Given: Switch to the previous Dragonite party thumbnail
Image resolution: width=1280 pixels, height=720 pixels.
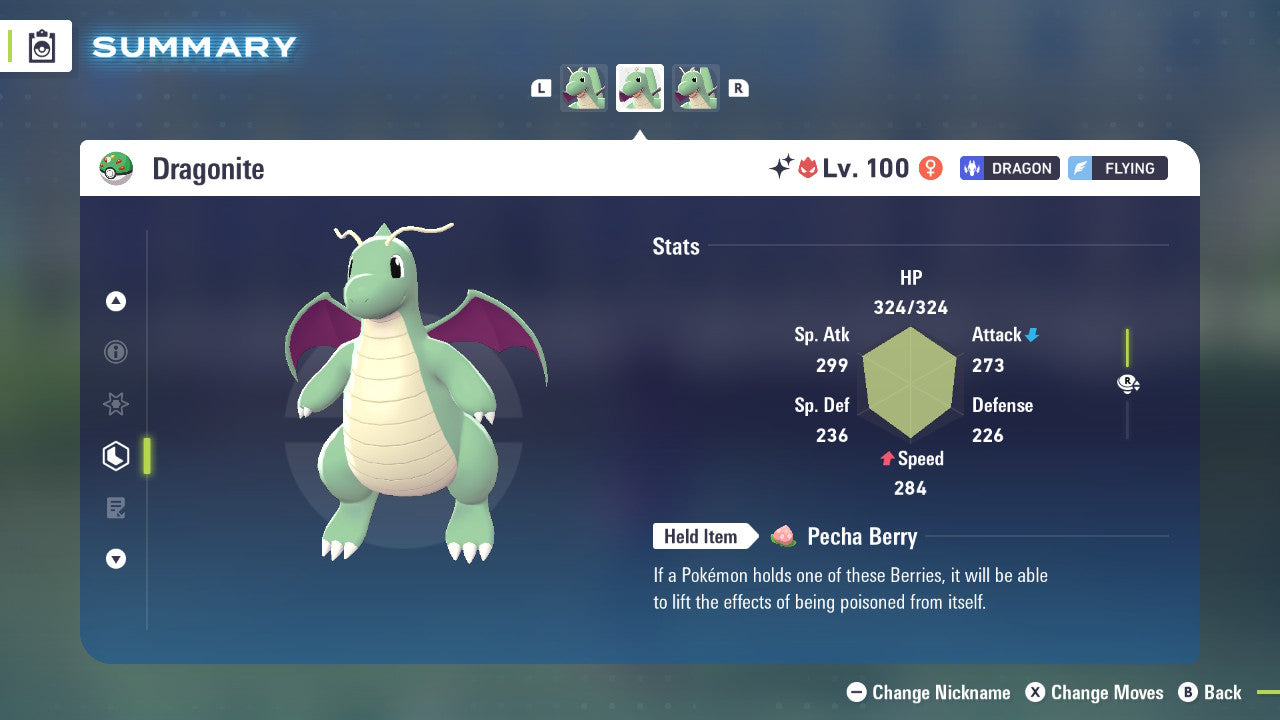Looking at the screenshot, I should click(x=584, y=87).
